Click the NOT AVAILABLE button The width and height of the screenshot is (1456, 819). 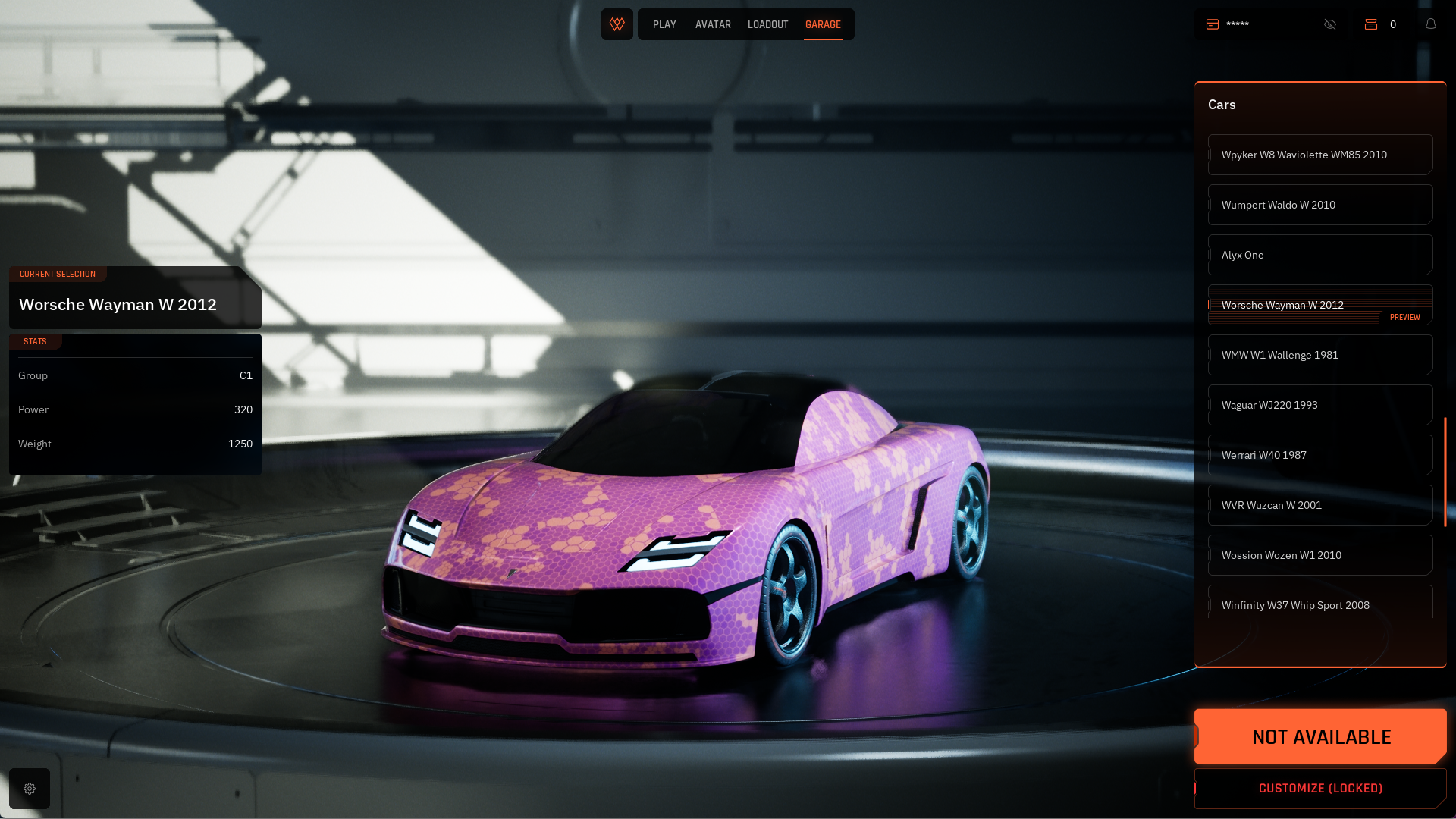(1320, 736)
